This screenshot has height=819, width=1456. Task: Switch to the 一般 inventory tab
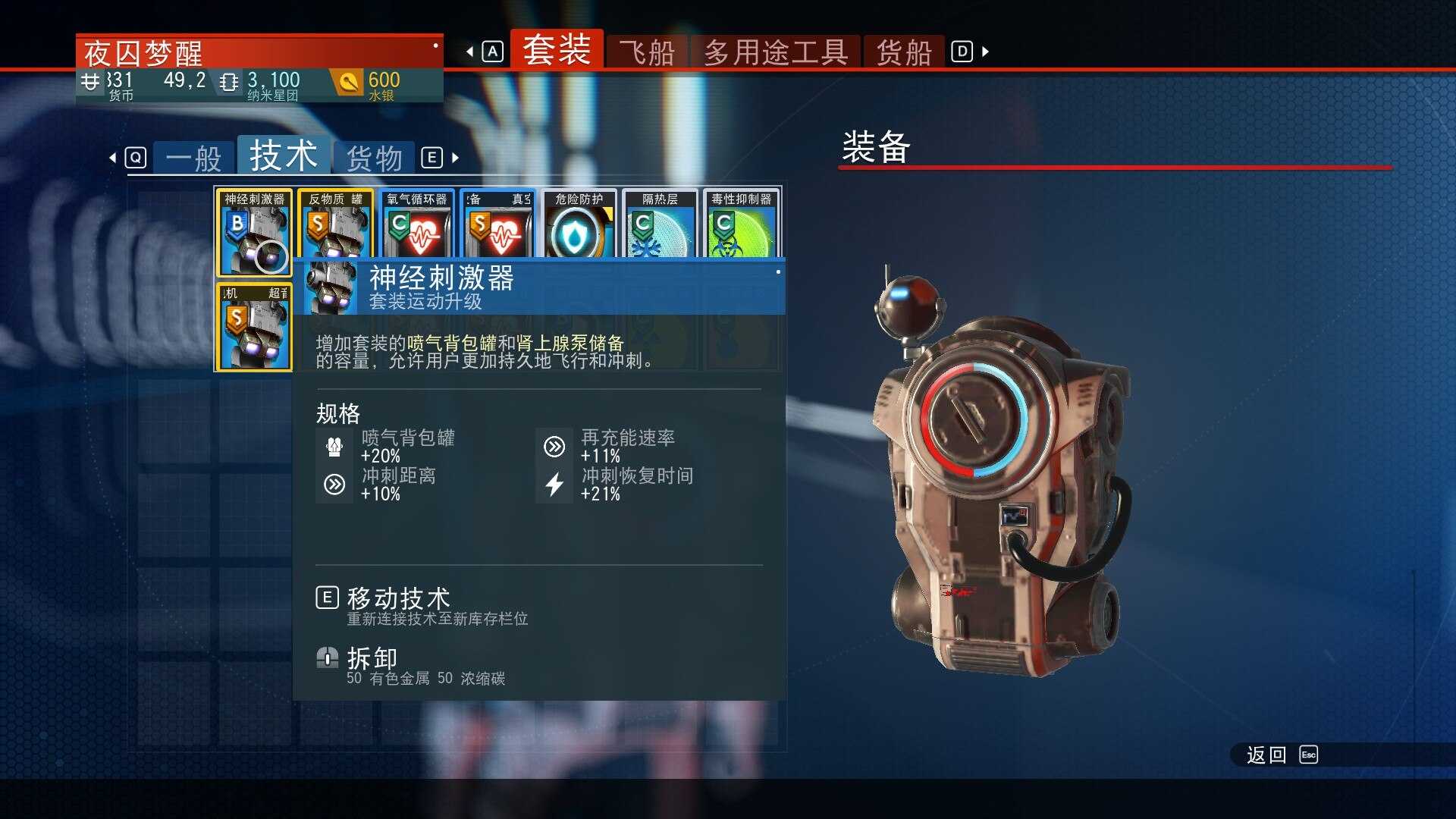pos(192,157)
